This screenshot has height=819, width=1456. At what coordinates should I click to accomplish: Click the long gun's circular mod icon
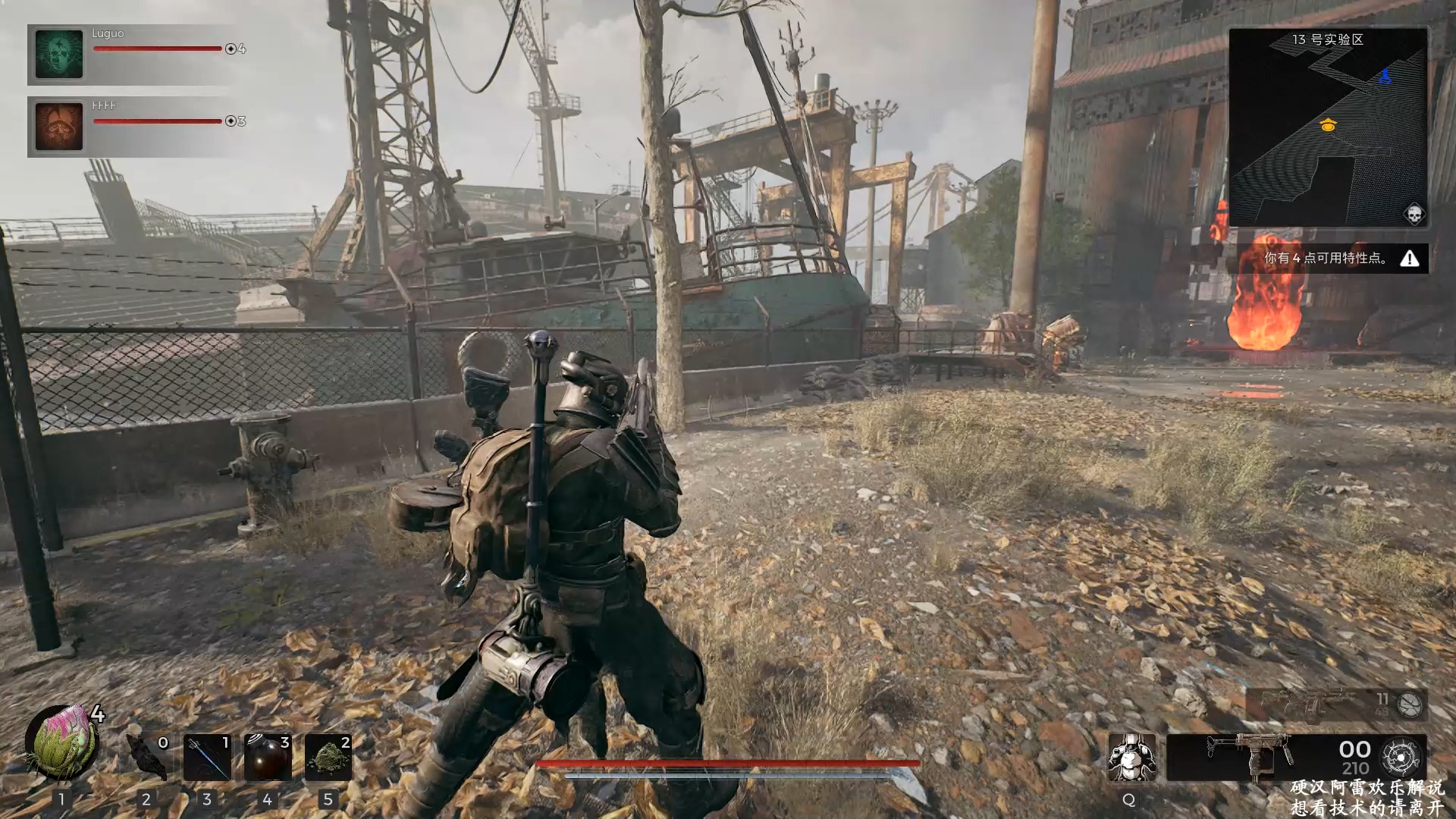[x=1410, y=705]
